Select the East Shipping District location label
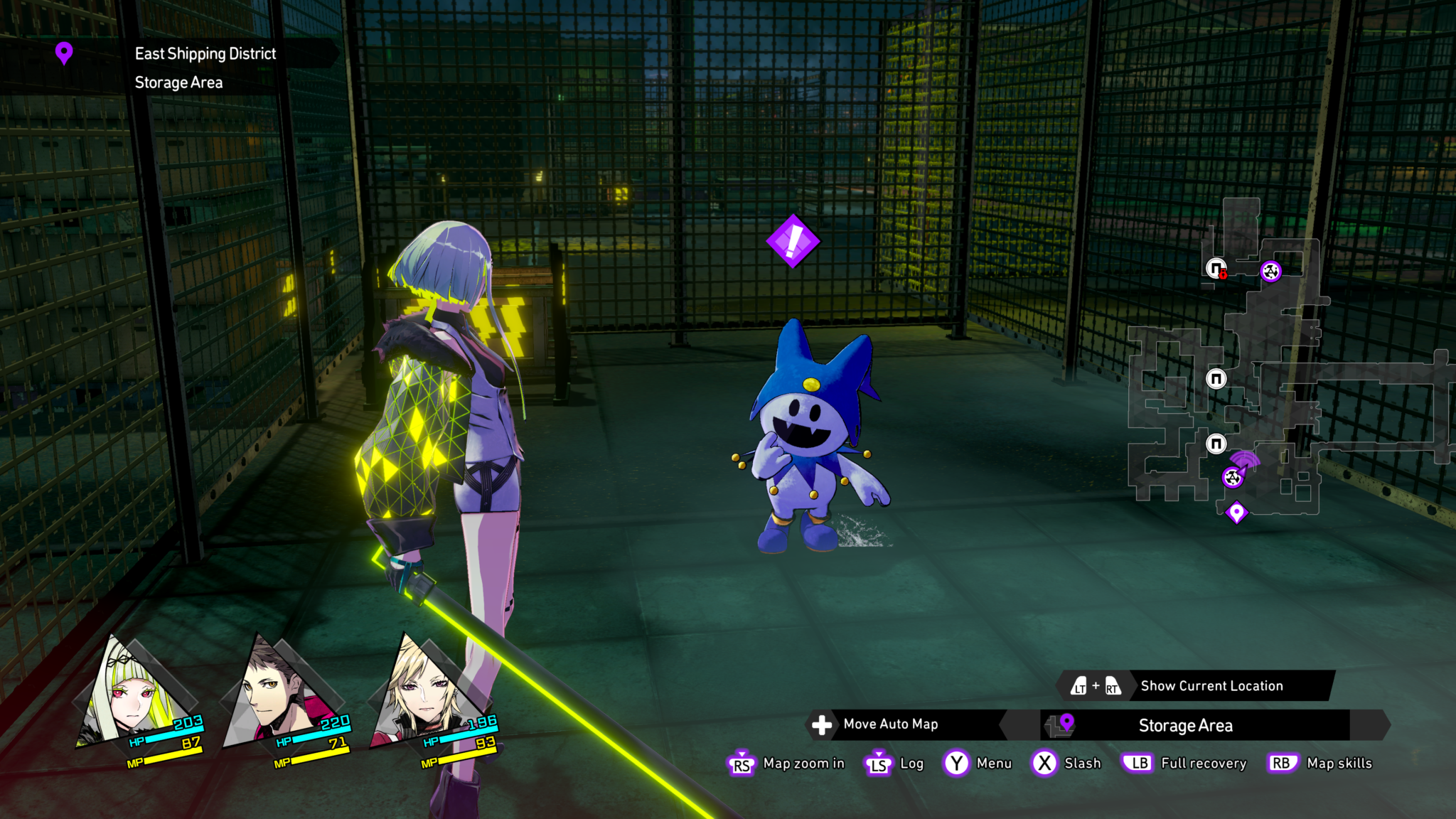The height and width of the screenshot is (819, 1456). (205, 54)
